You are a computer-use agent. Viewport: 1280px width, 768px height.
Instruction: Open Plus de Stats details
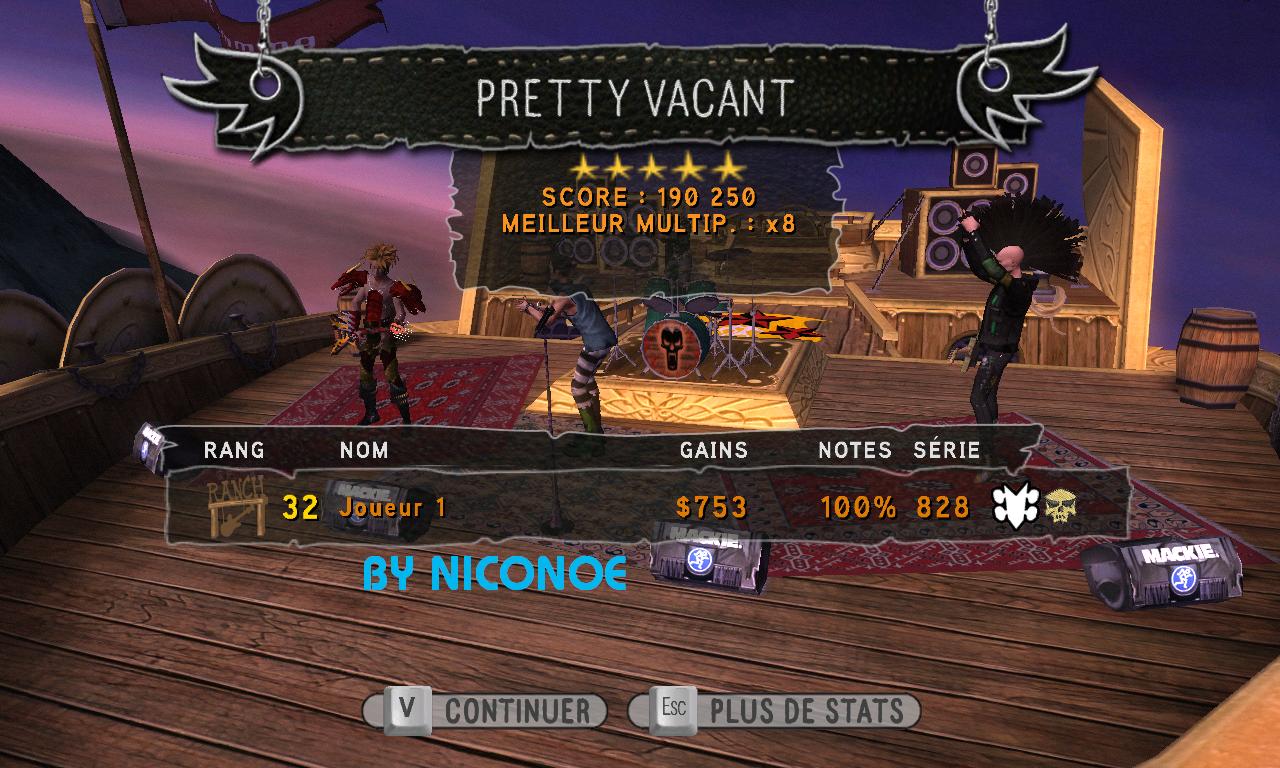(x=775, y=711)
